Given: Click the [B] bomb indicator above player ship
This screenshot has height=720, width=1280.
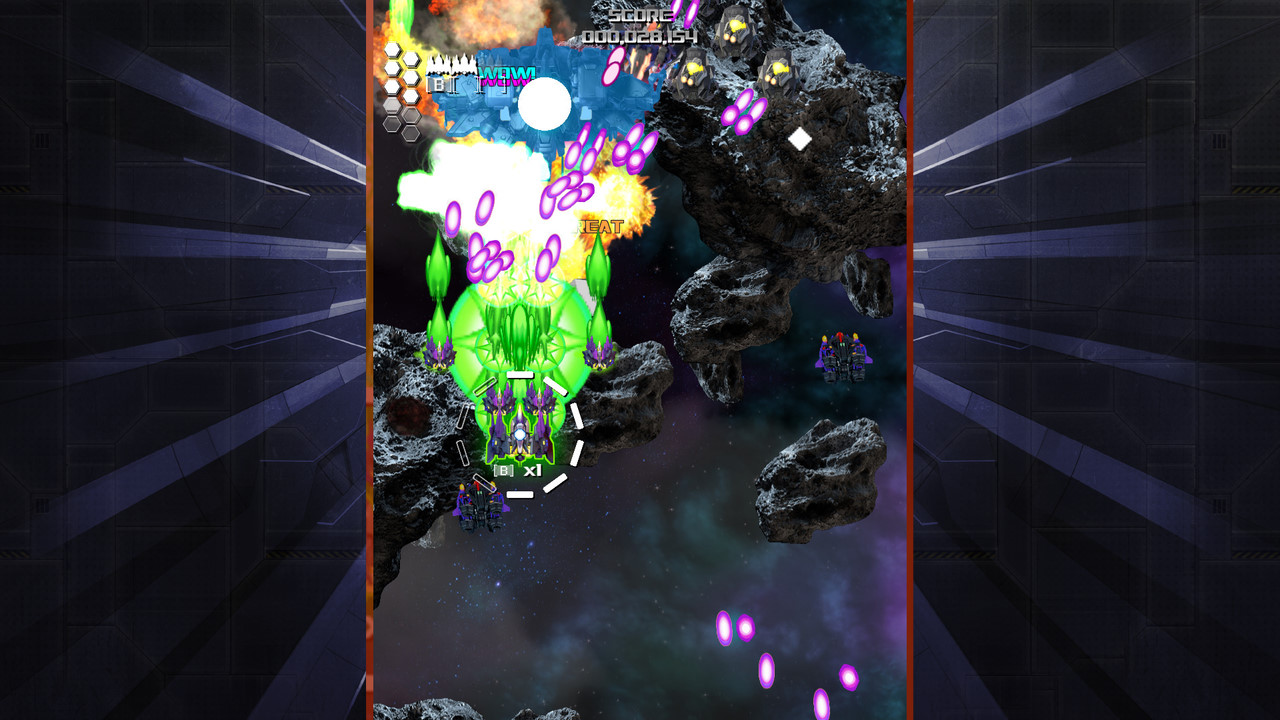Looking at the screenshot, I should coord(503,470).
